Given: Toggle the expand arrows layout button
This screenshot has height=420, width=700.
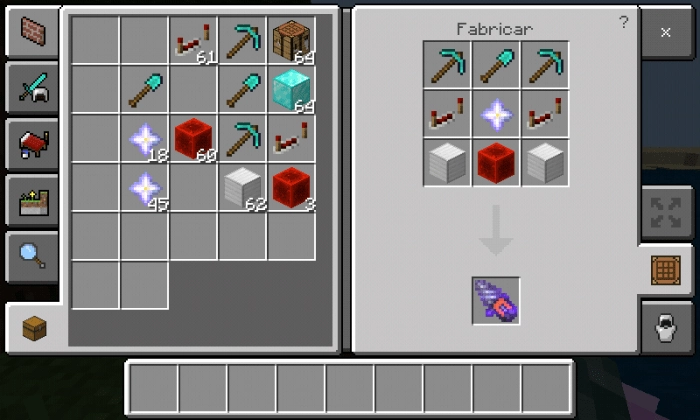Looking at the screenshot, I should tap(665, 214).
